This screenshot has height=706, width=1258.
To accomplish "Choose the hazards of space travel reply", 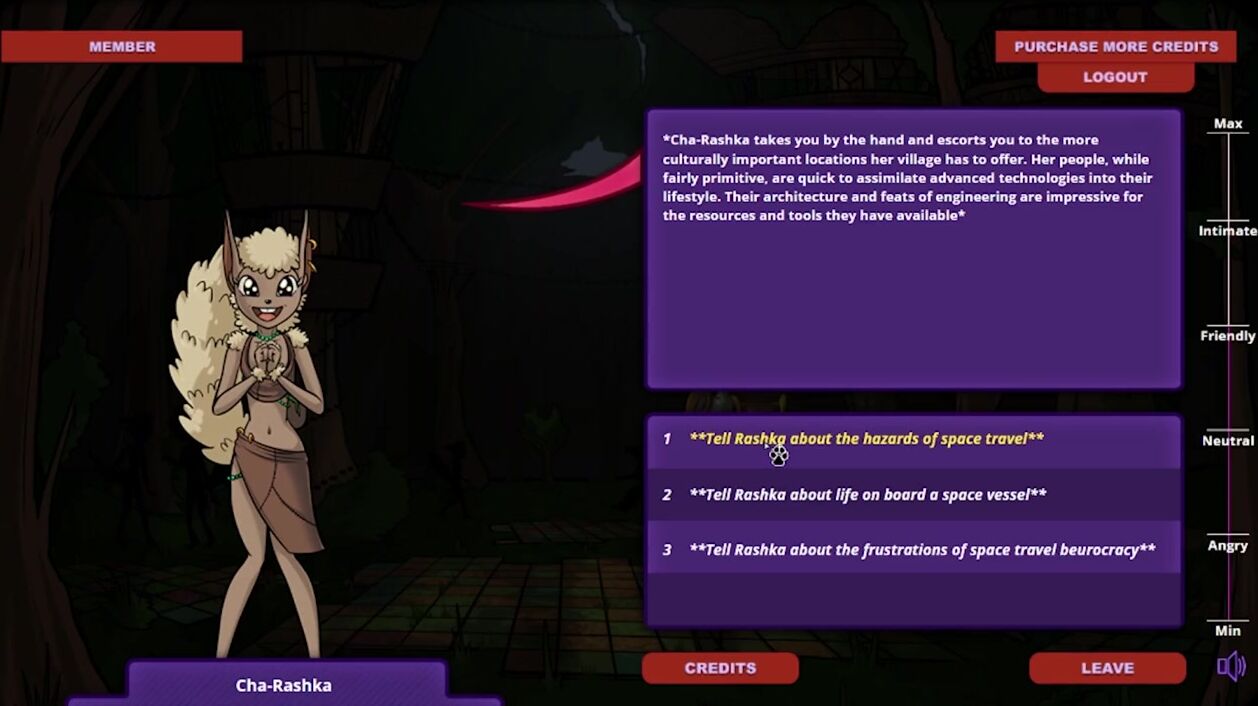I will (x=866, y=439).
